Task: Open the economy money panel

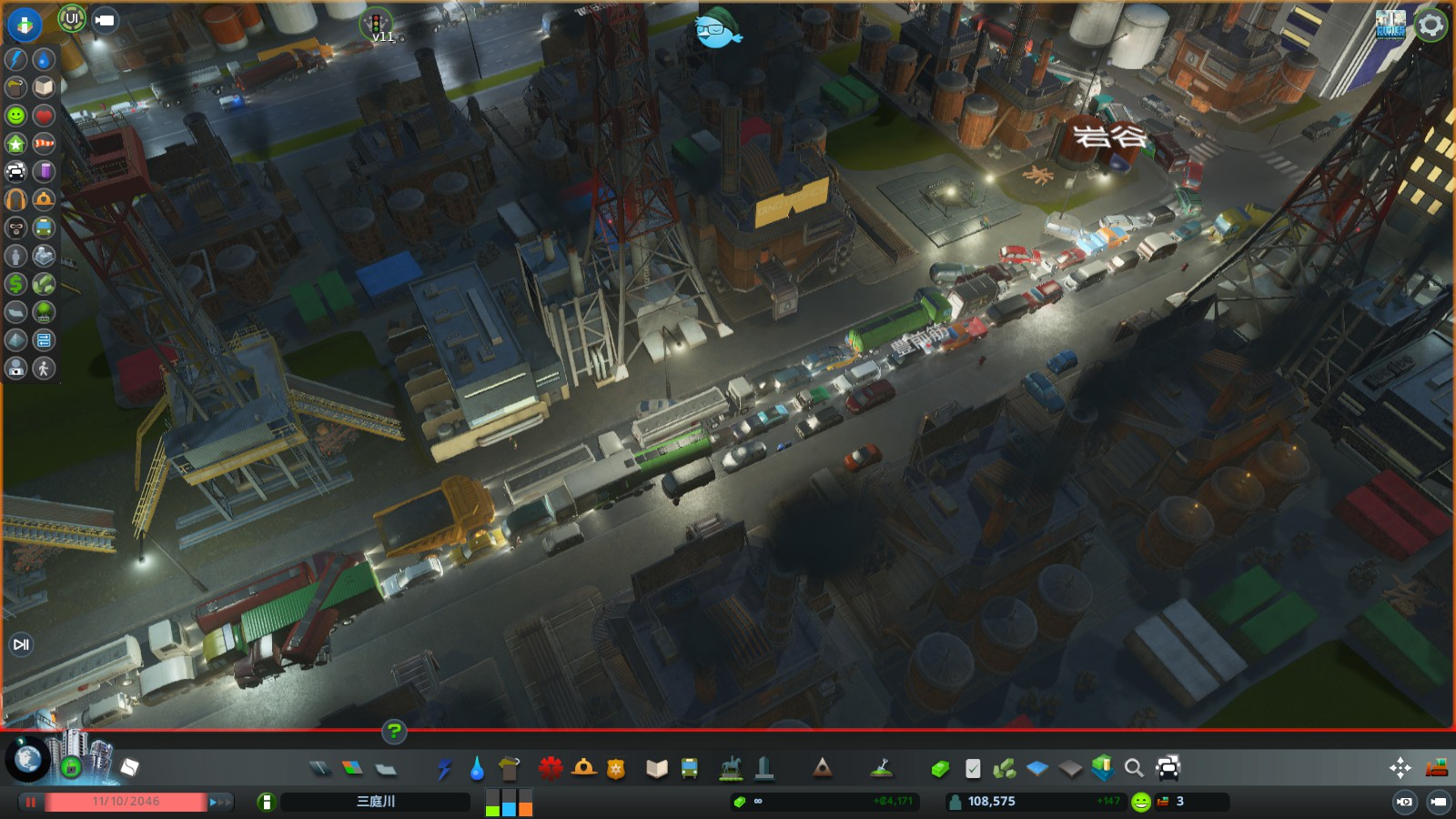Action: pos(940,769)
